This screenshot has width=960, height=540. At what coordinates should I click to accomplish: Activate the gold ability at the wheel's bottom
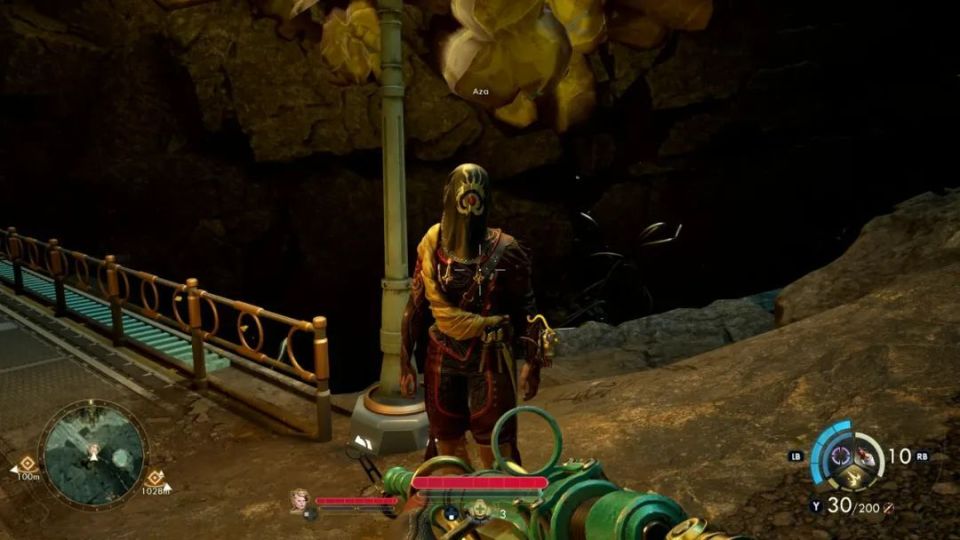pos(851,479)
